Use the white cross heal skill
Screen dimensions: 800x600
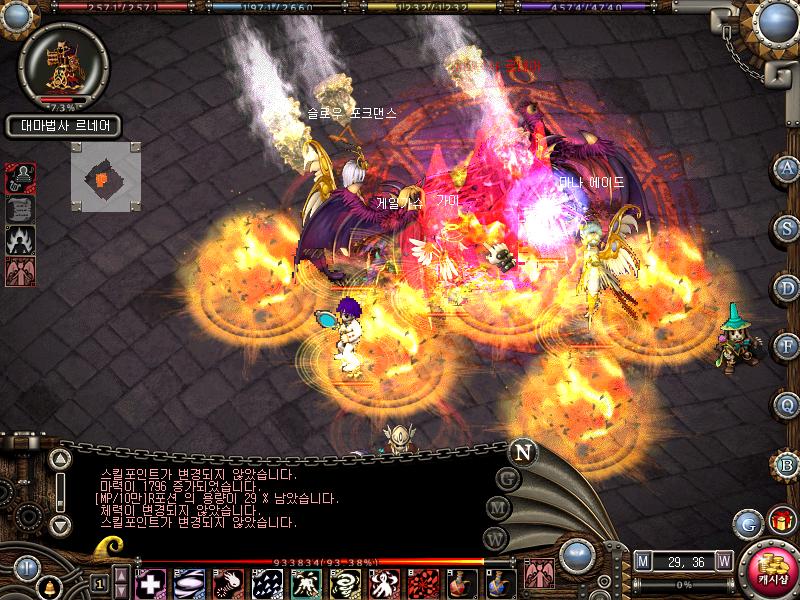tap(150, 583)
